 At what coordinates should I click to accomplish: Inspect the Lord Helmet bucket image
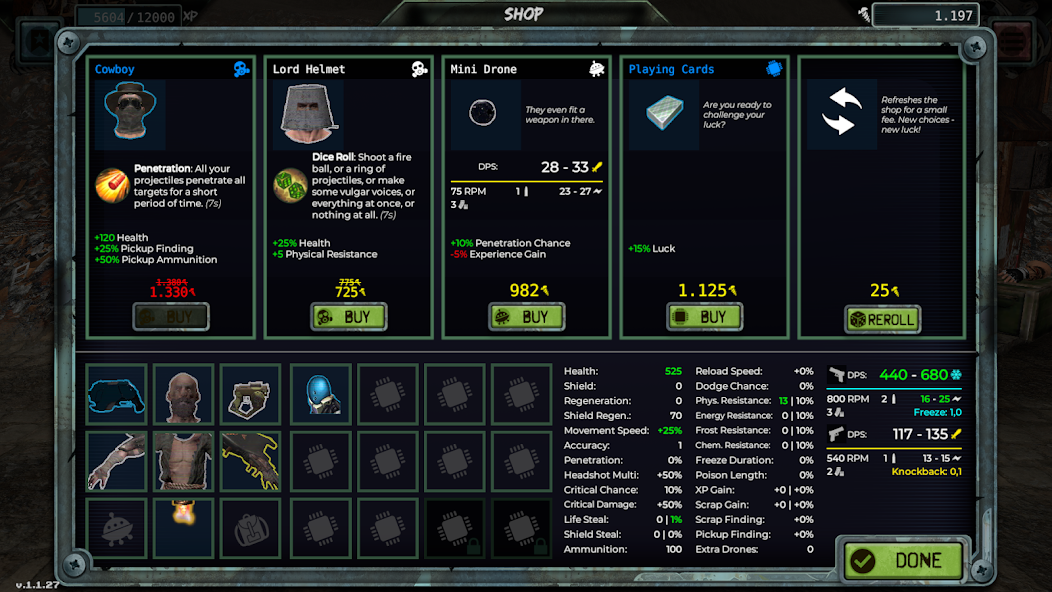[x=308, y=115]
